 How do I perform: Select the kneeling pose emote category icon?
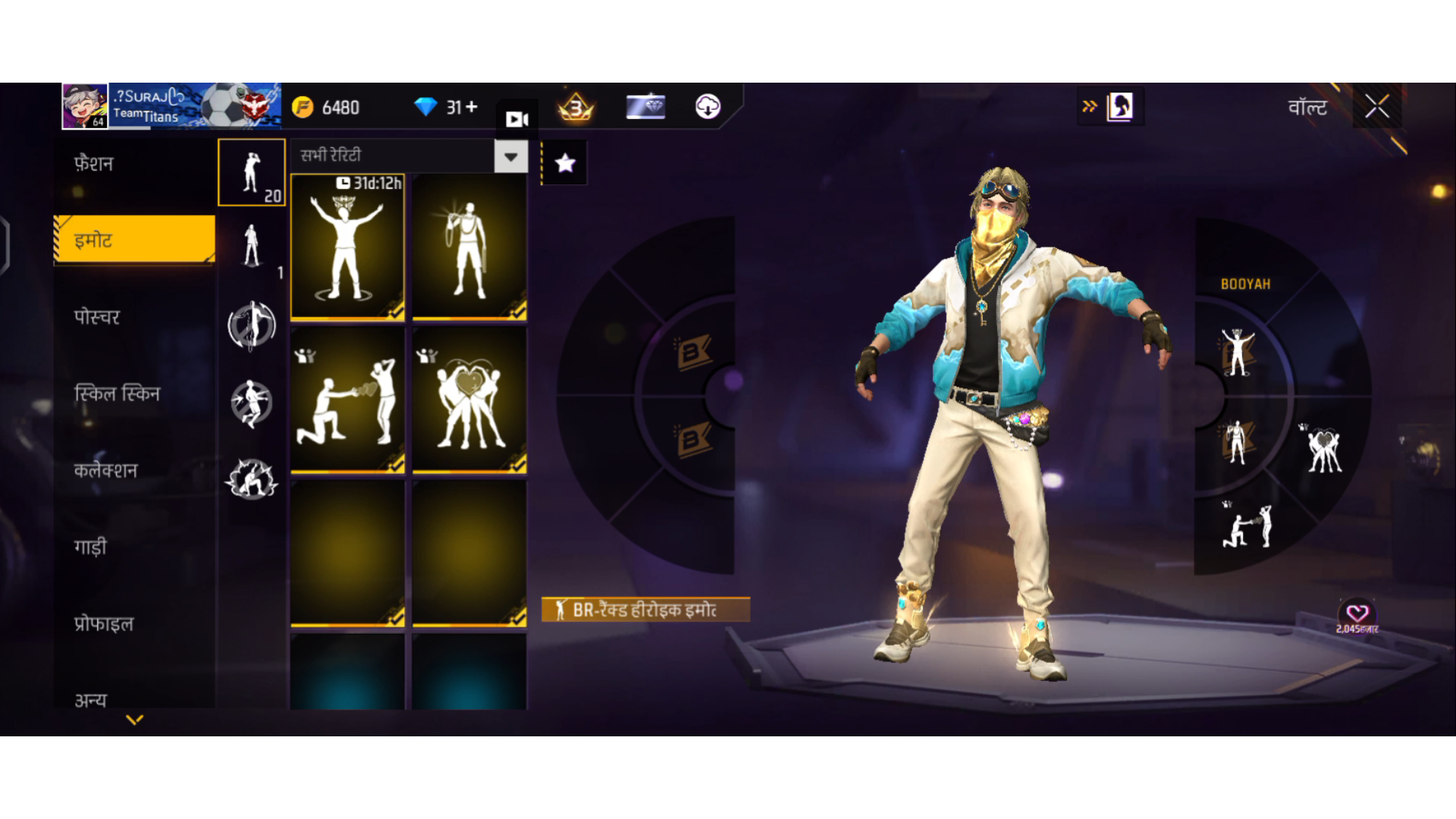tap(251, 403)
